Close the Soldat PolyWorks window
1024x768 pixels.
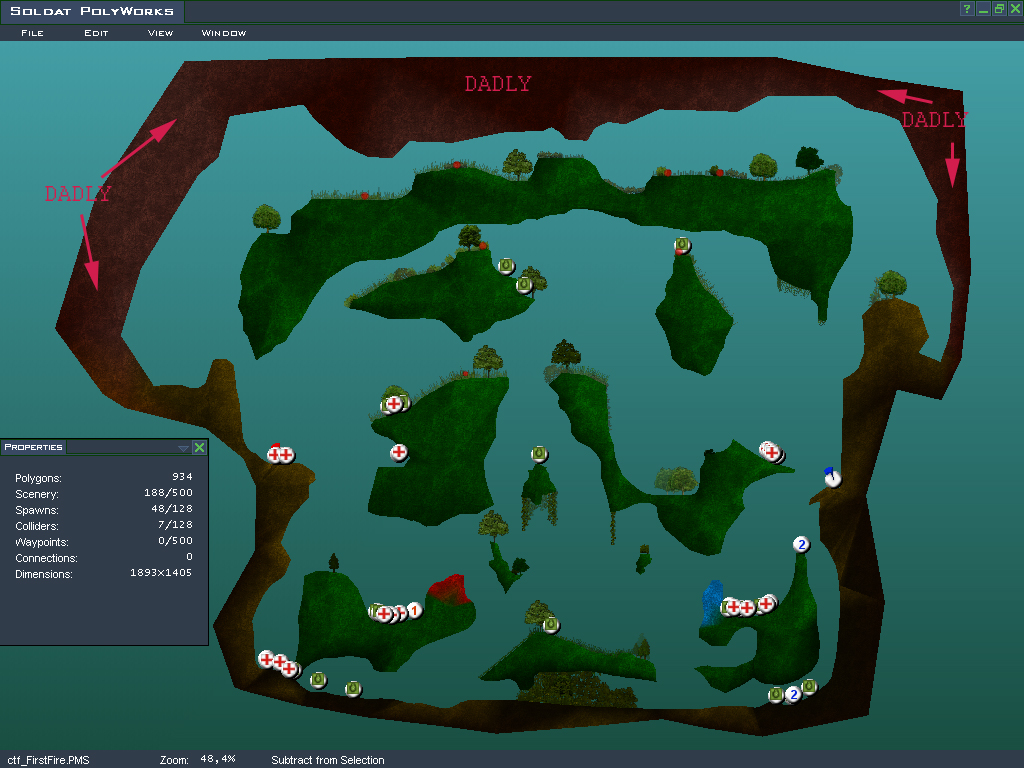1014,9
